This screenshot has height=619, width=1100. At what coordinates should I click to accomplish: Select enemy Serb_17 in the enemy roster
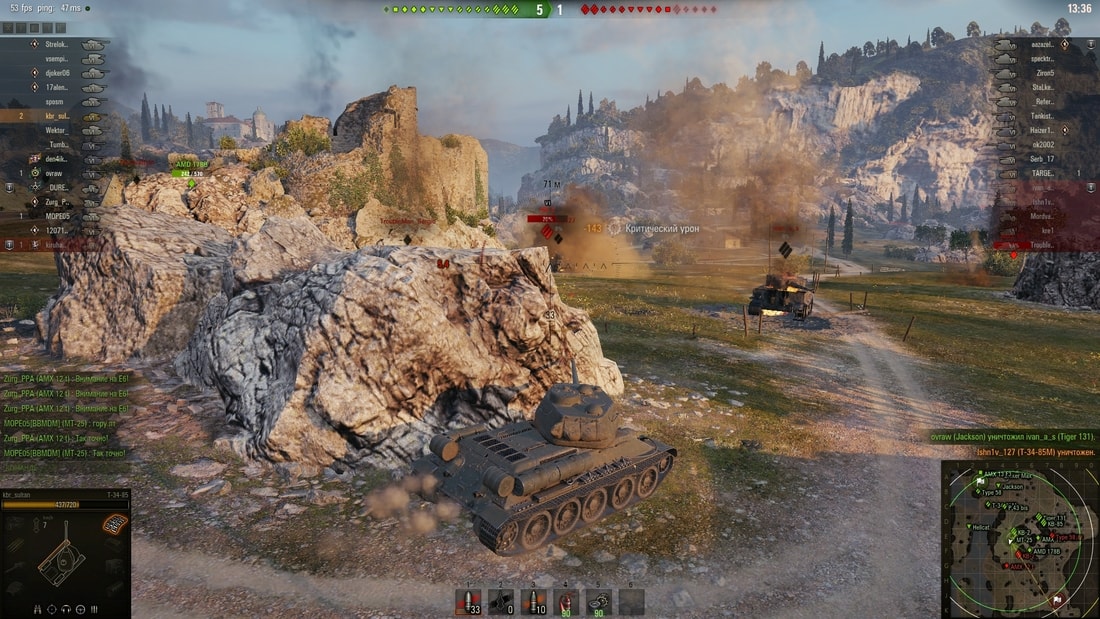tap(1044, 159)
